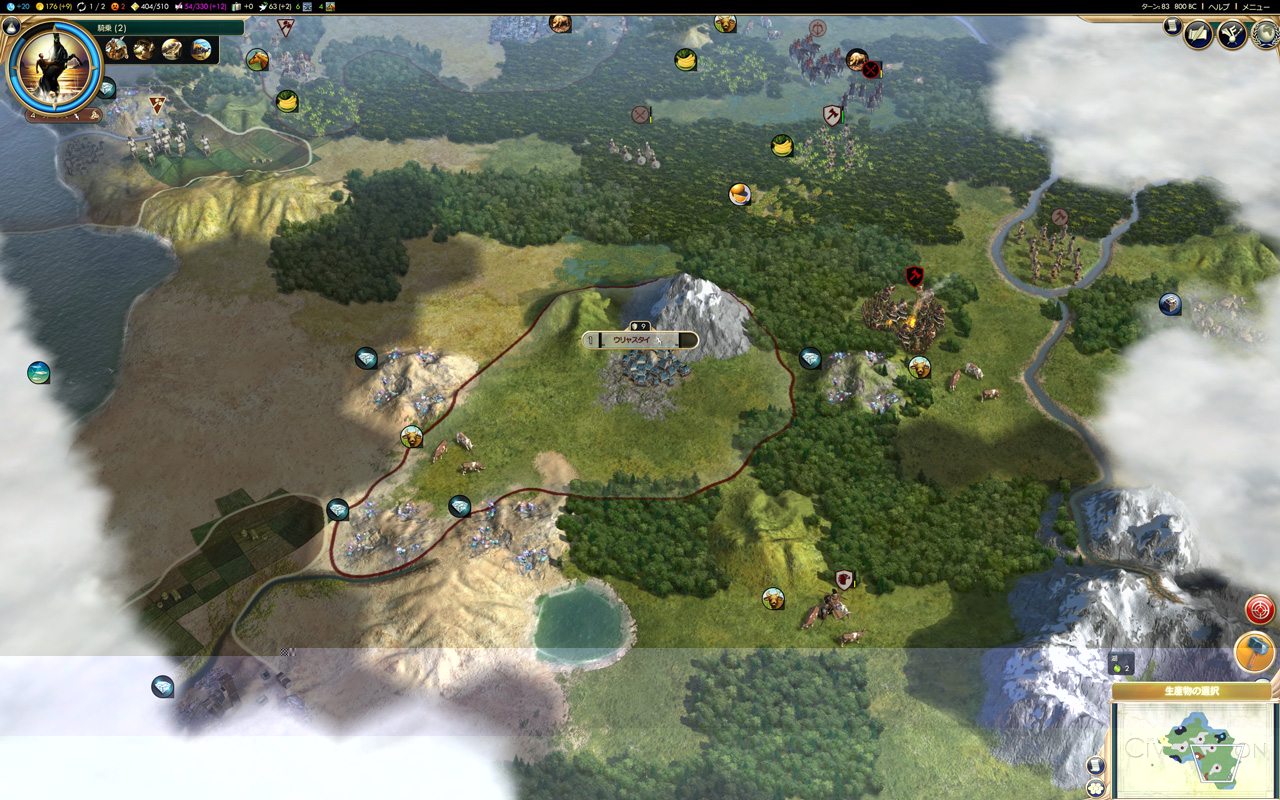The width and height of the screenshot is (1280, 800).
Task: Open the diplomacy globe button
Action: 1264,35
